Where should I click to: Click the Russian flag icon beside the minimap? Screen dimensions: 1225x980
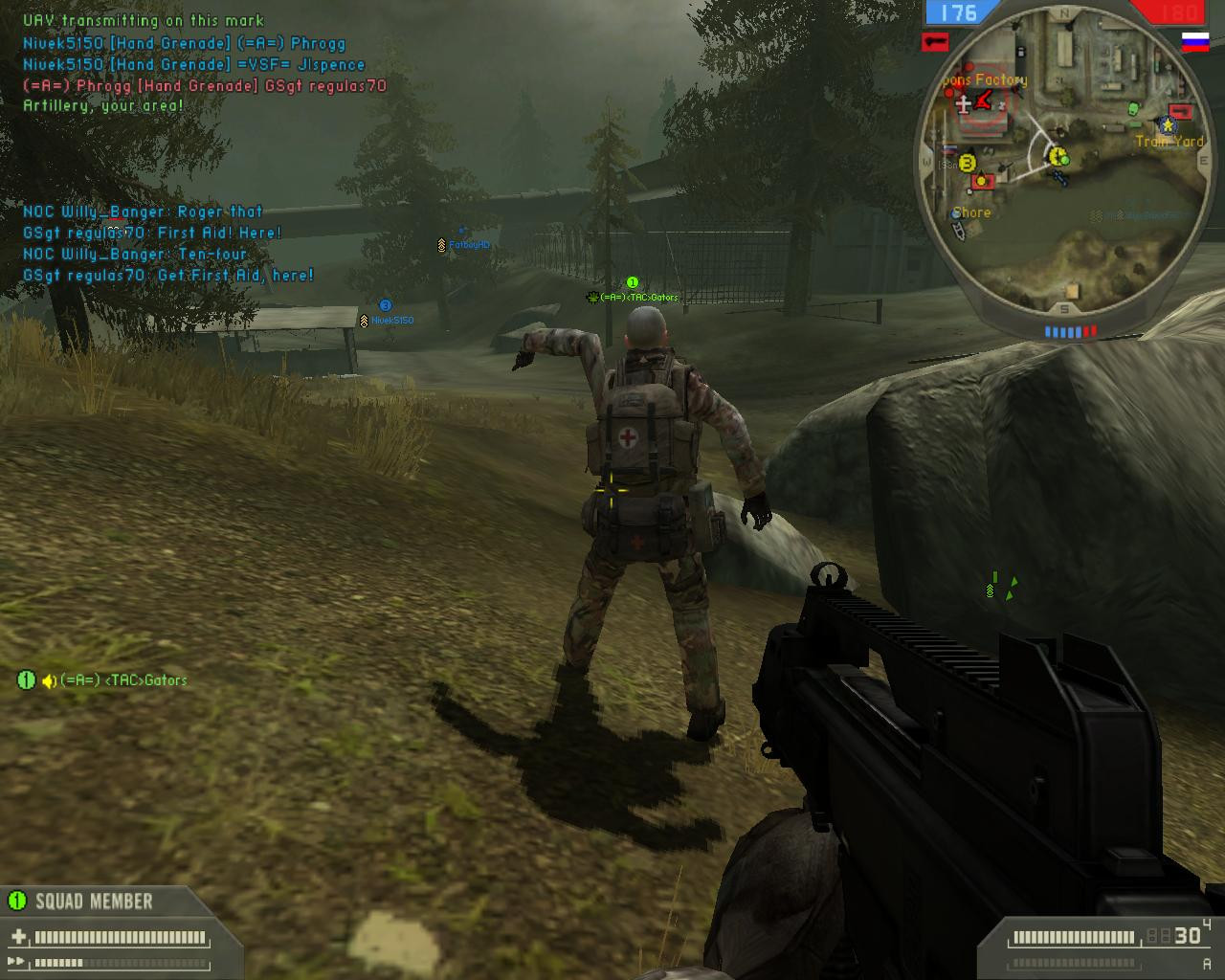pyautogui.click(x=1195, y=42)
